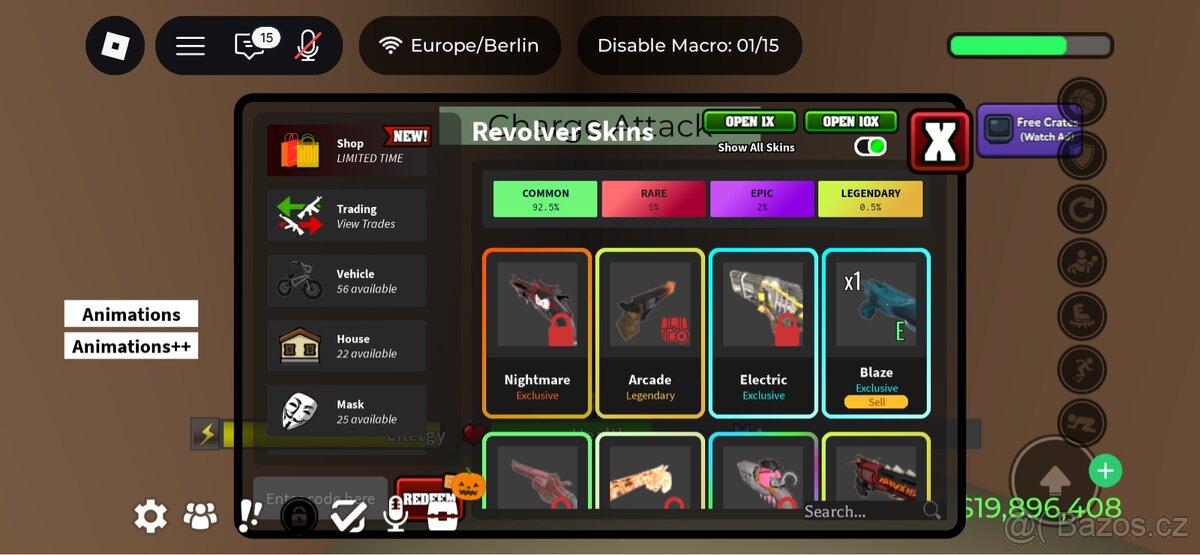Add more cash with the green plus
Screen dimensions: 1200x555
point(1105,470)
